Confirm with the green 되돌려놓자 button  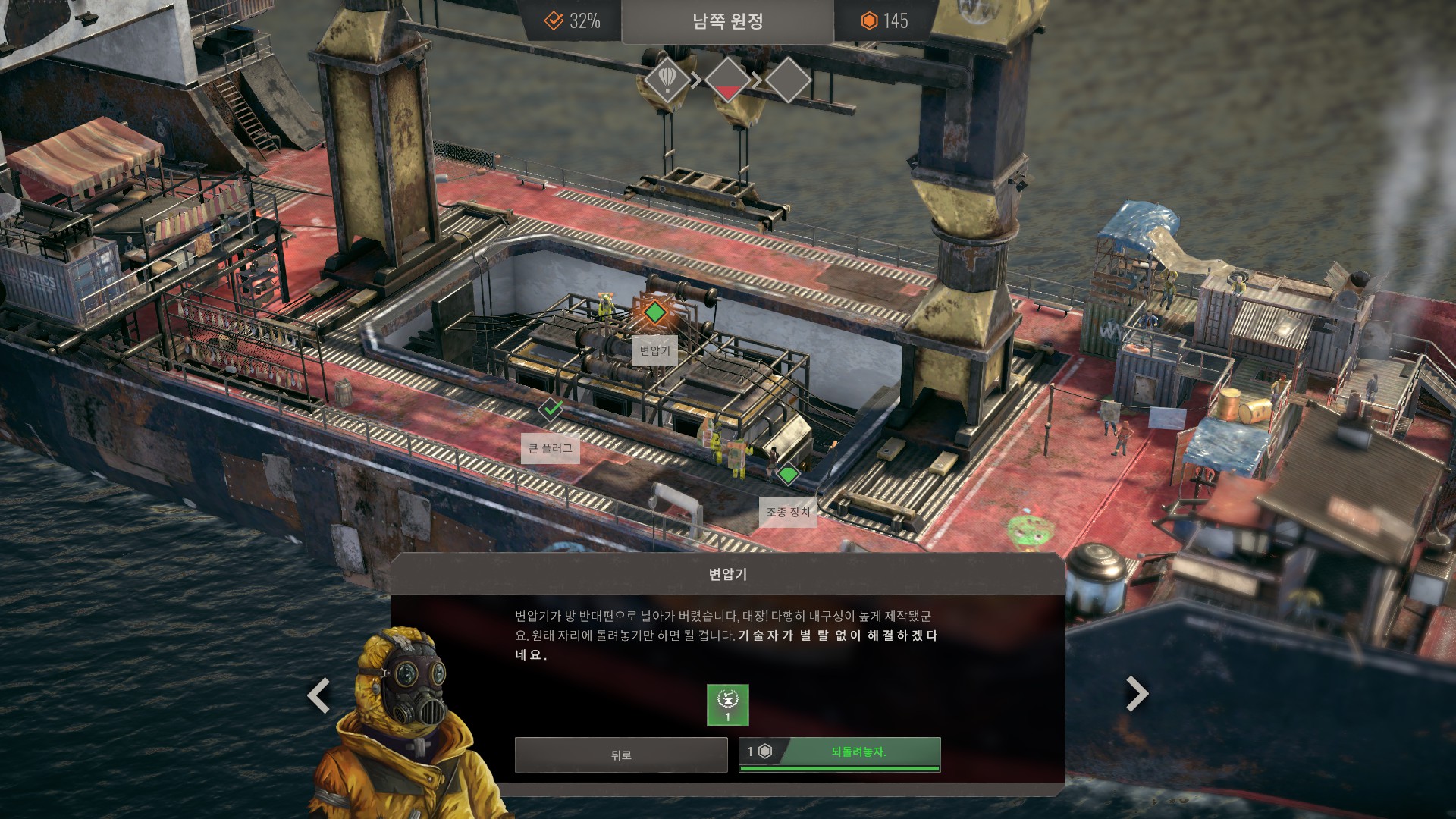pyautogui.click(x=839, y=754)
